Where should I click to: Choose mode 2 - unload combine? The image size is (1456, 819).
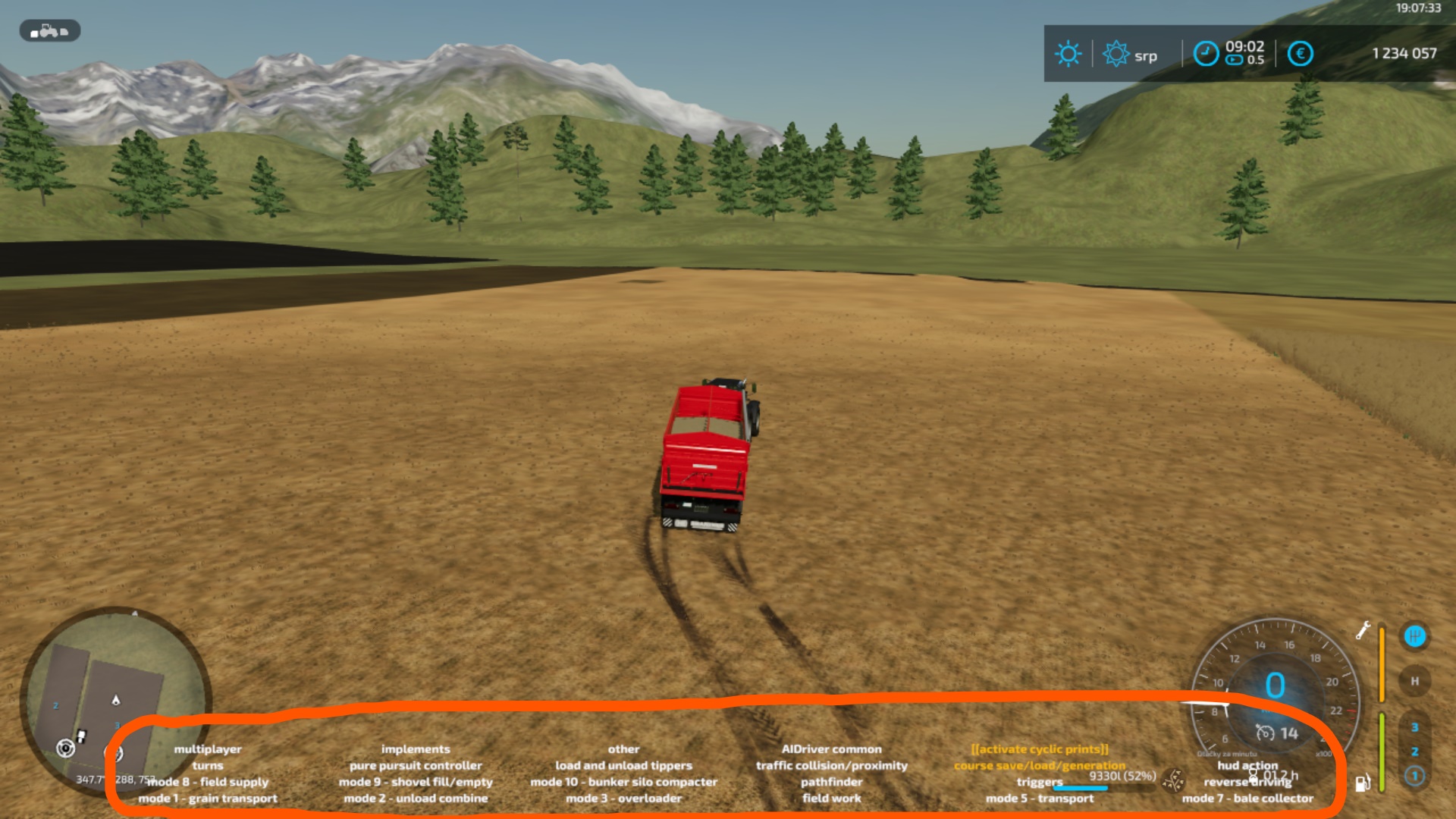tap(416, 799)
